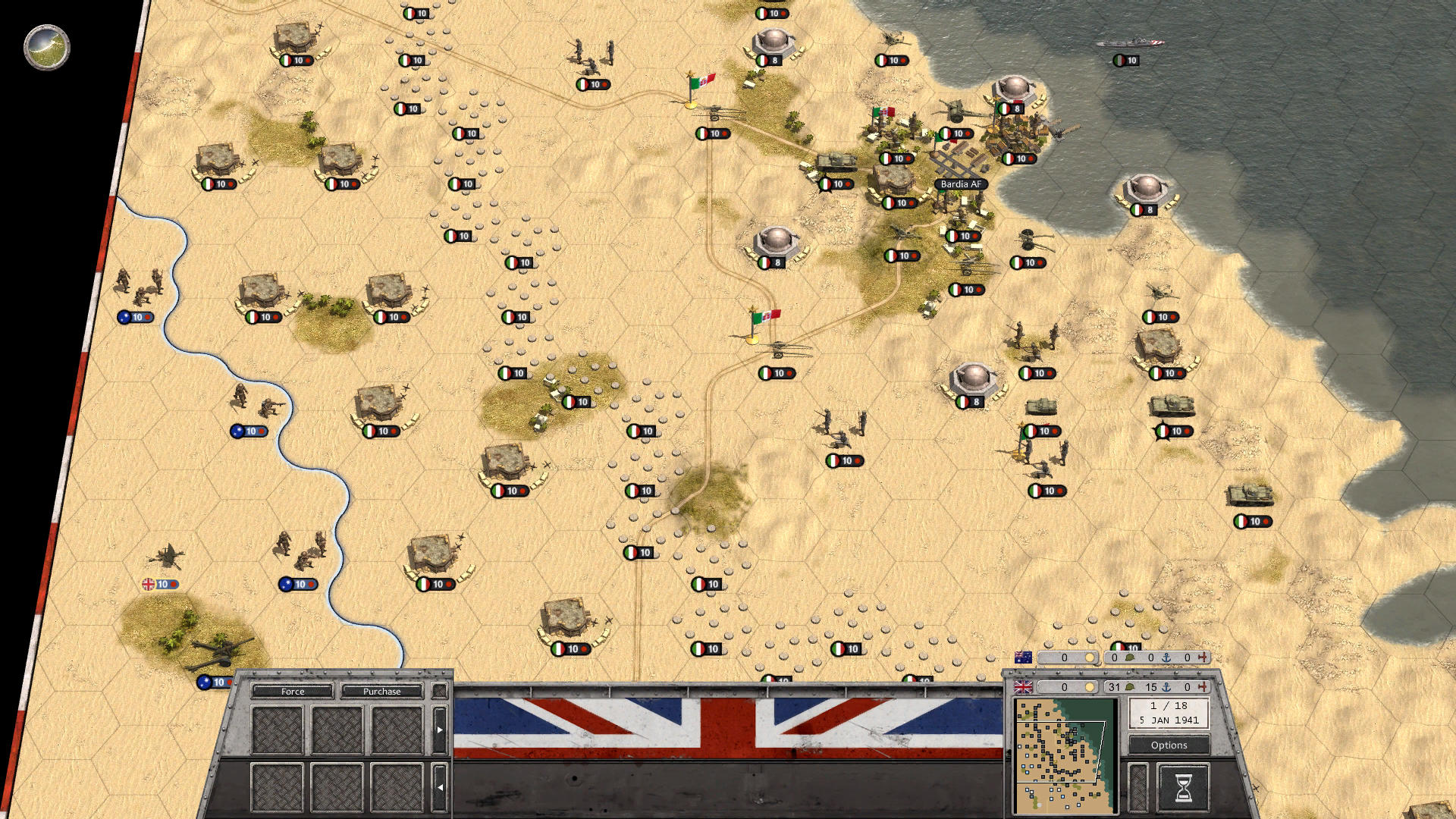Open the Force panel
The height and width of the screenshot is (819, 1456).
pyautogui.click(x=292, y=692)
